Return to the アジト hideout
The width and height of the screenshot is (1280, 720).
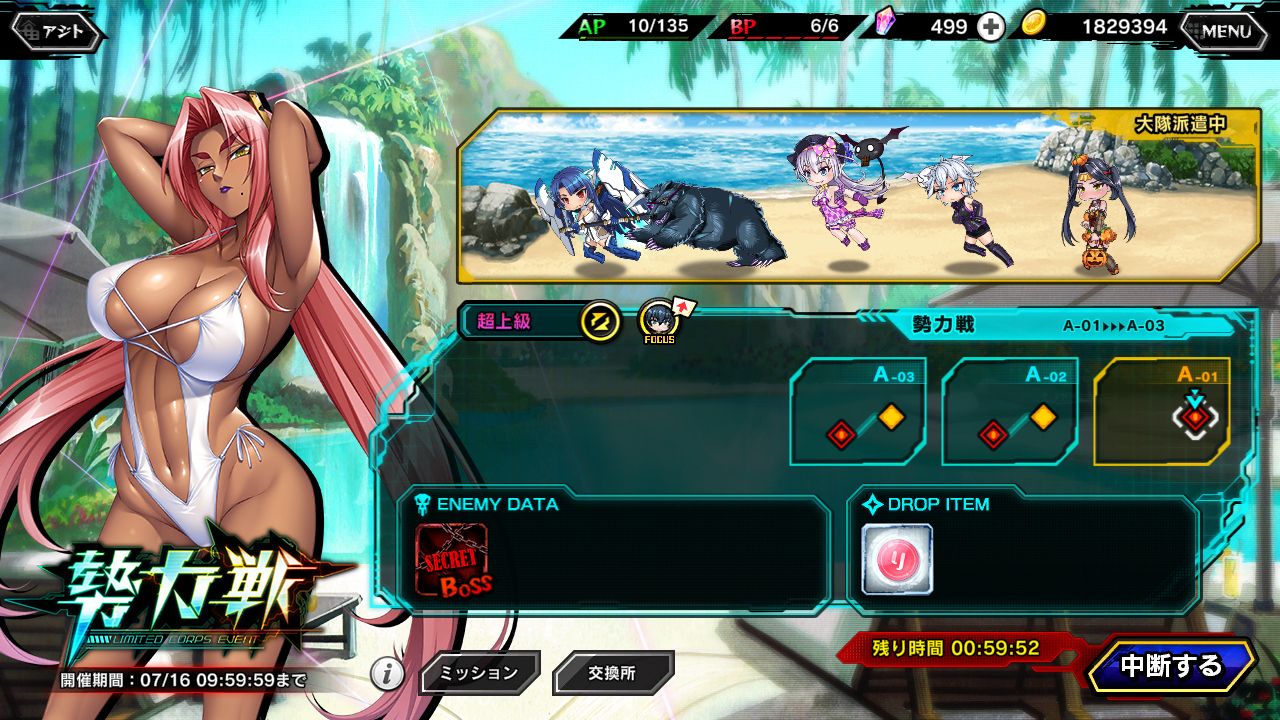57,31
